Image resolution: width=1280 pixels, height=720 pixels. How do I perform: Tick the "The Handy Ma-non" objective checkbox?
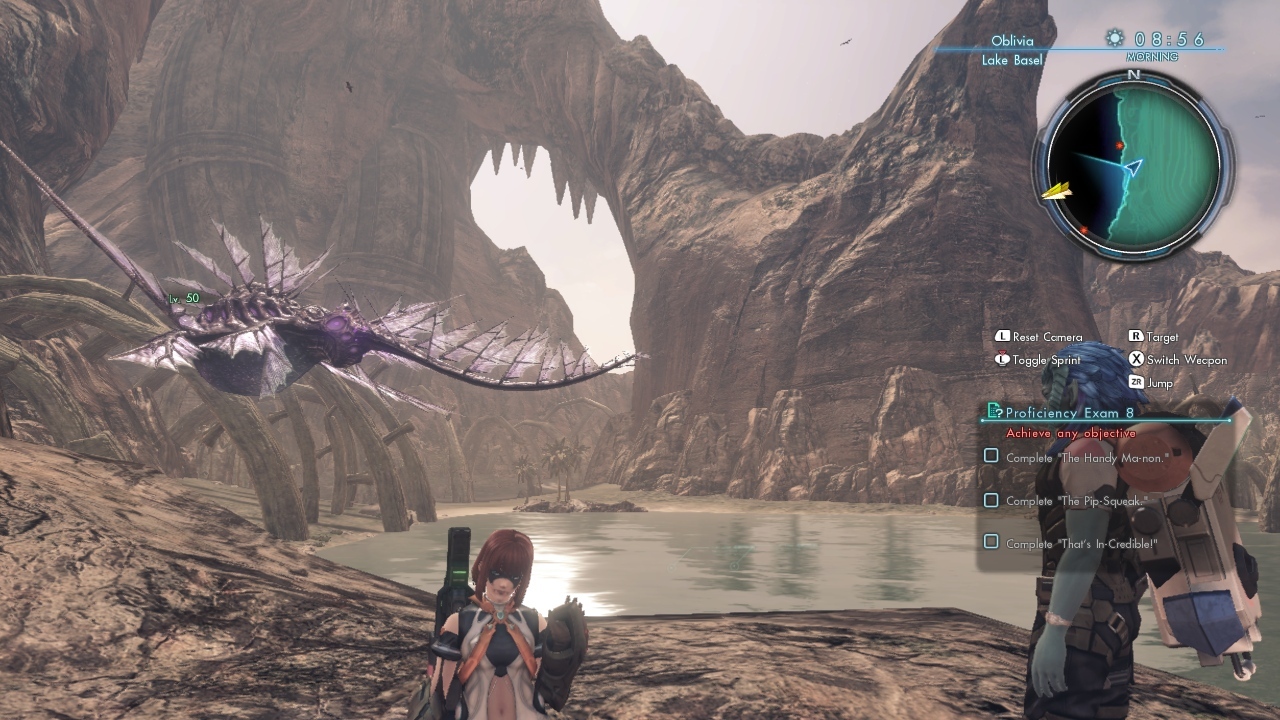(x=991, y=456)
